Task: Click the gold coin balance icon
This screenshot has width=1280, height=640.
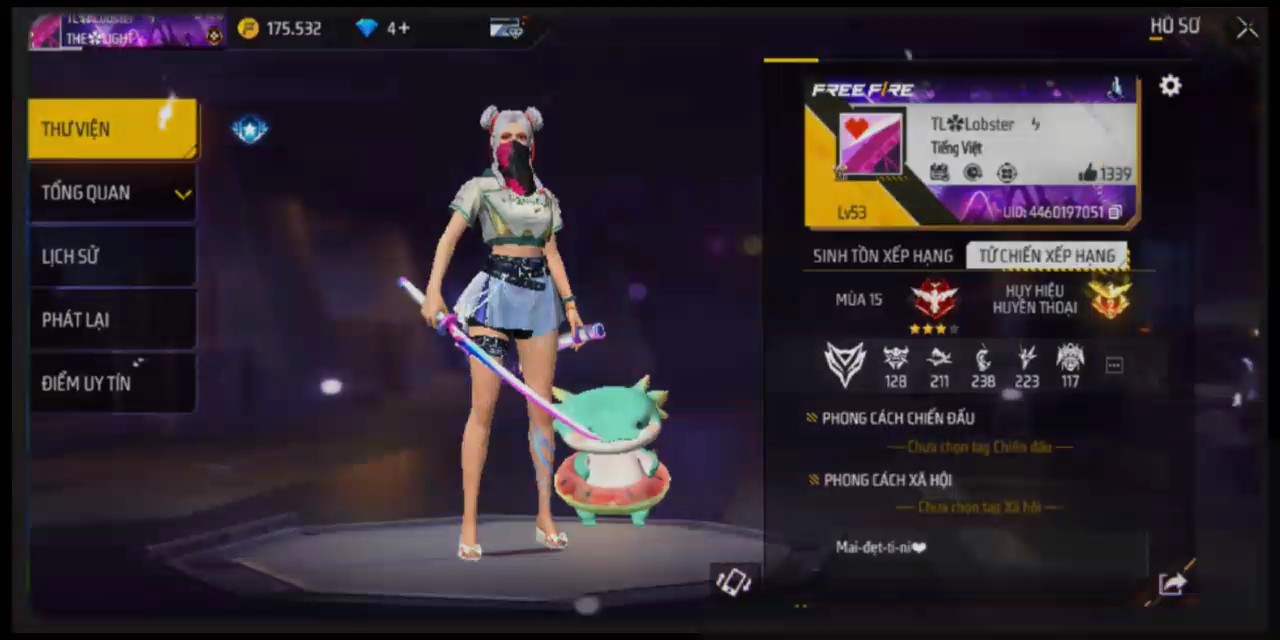Action: point(248,28)
